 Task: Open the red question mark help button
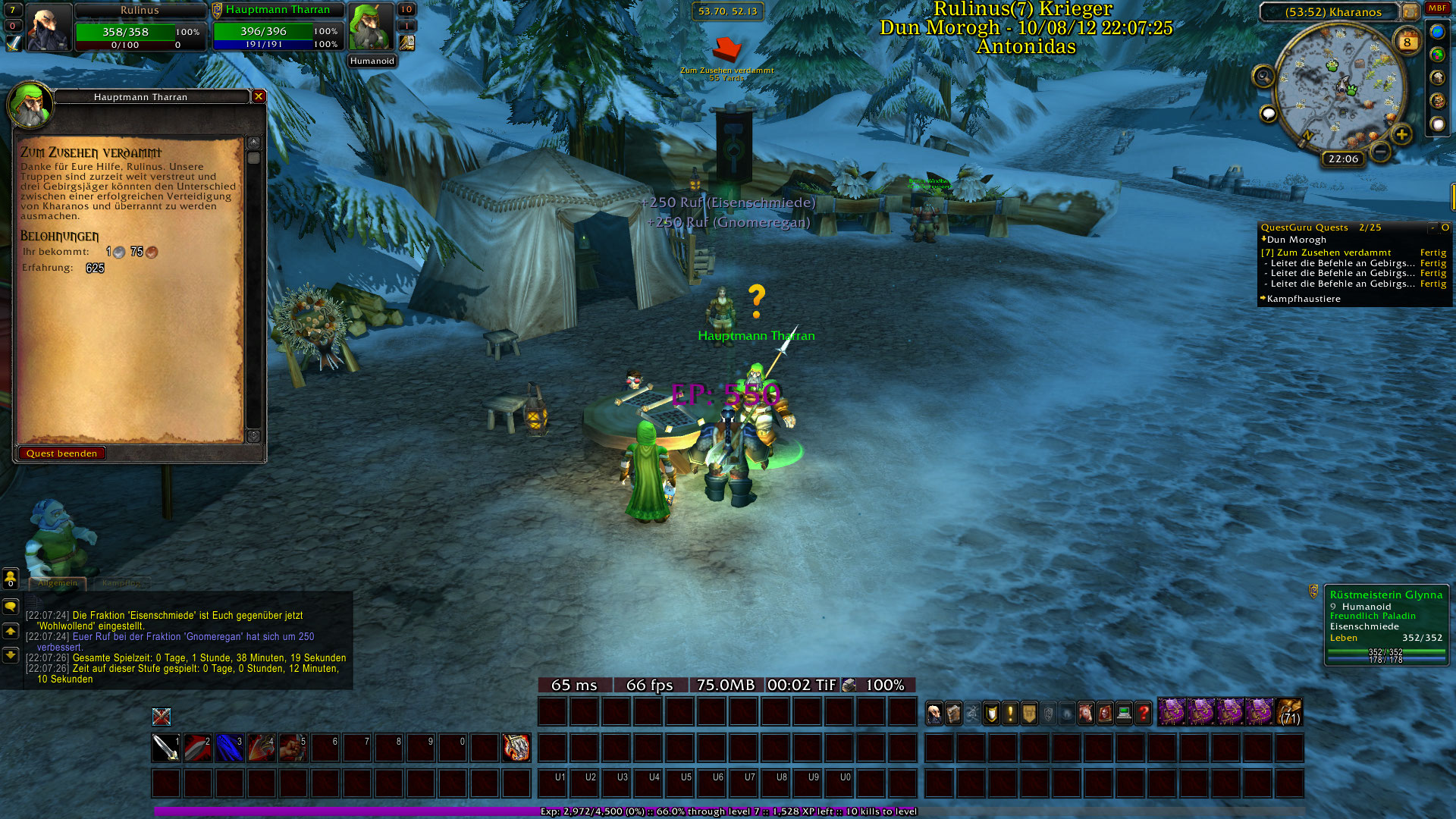point(1144,713)
